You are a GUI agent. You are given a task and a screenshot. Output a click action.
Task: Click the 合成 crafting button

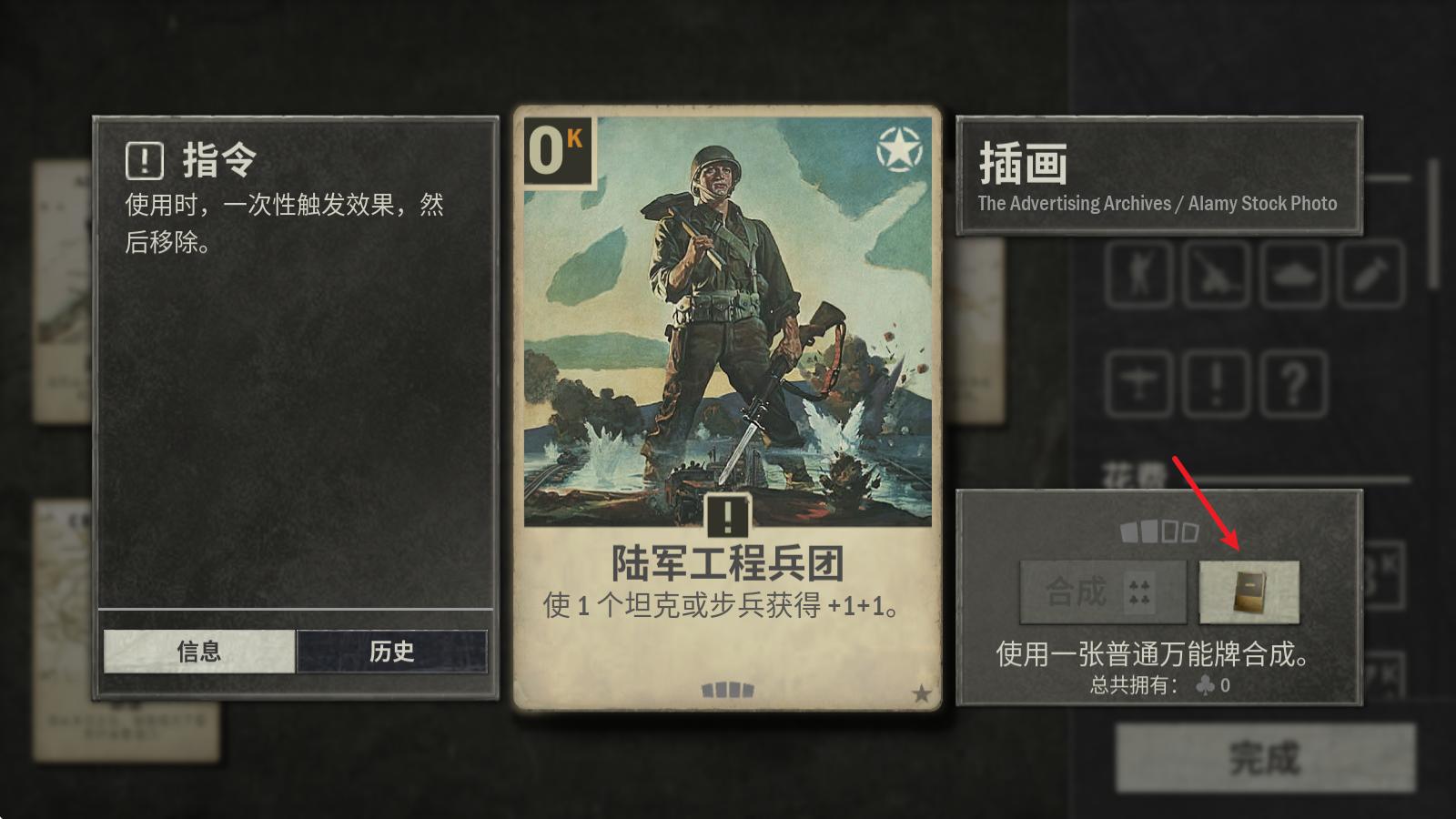click(1103, 591)
